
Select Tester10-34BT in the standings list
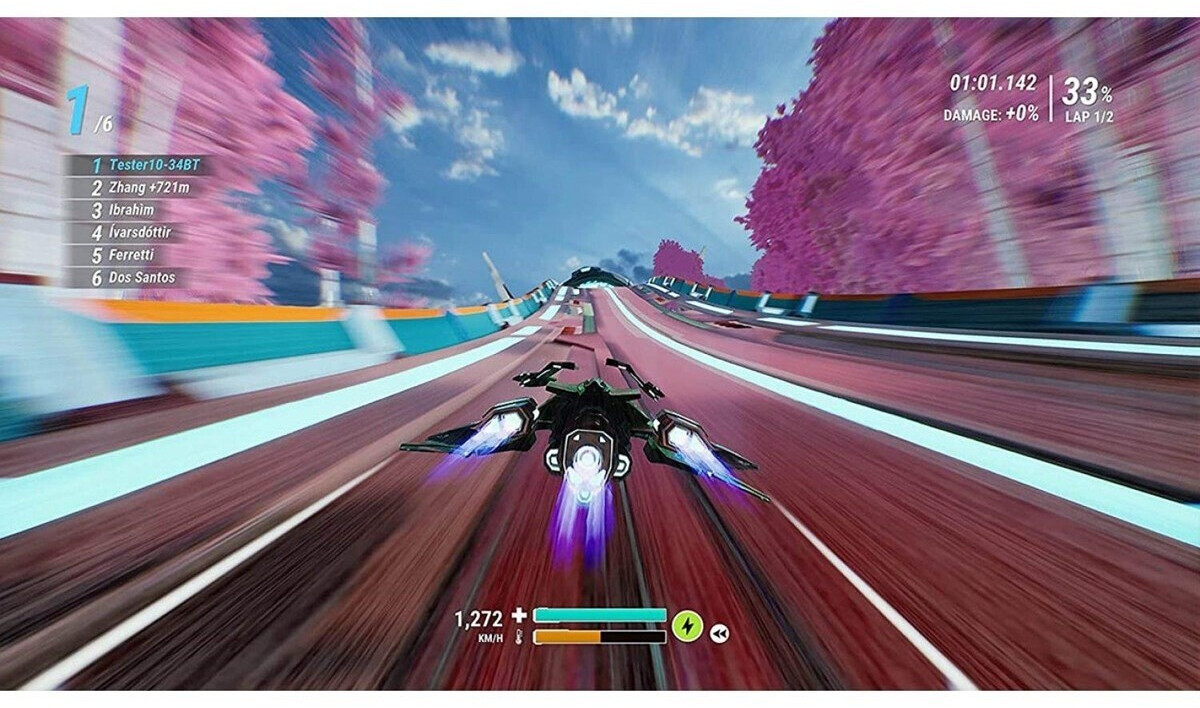139,165
